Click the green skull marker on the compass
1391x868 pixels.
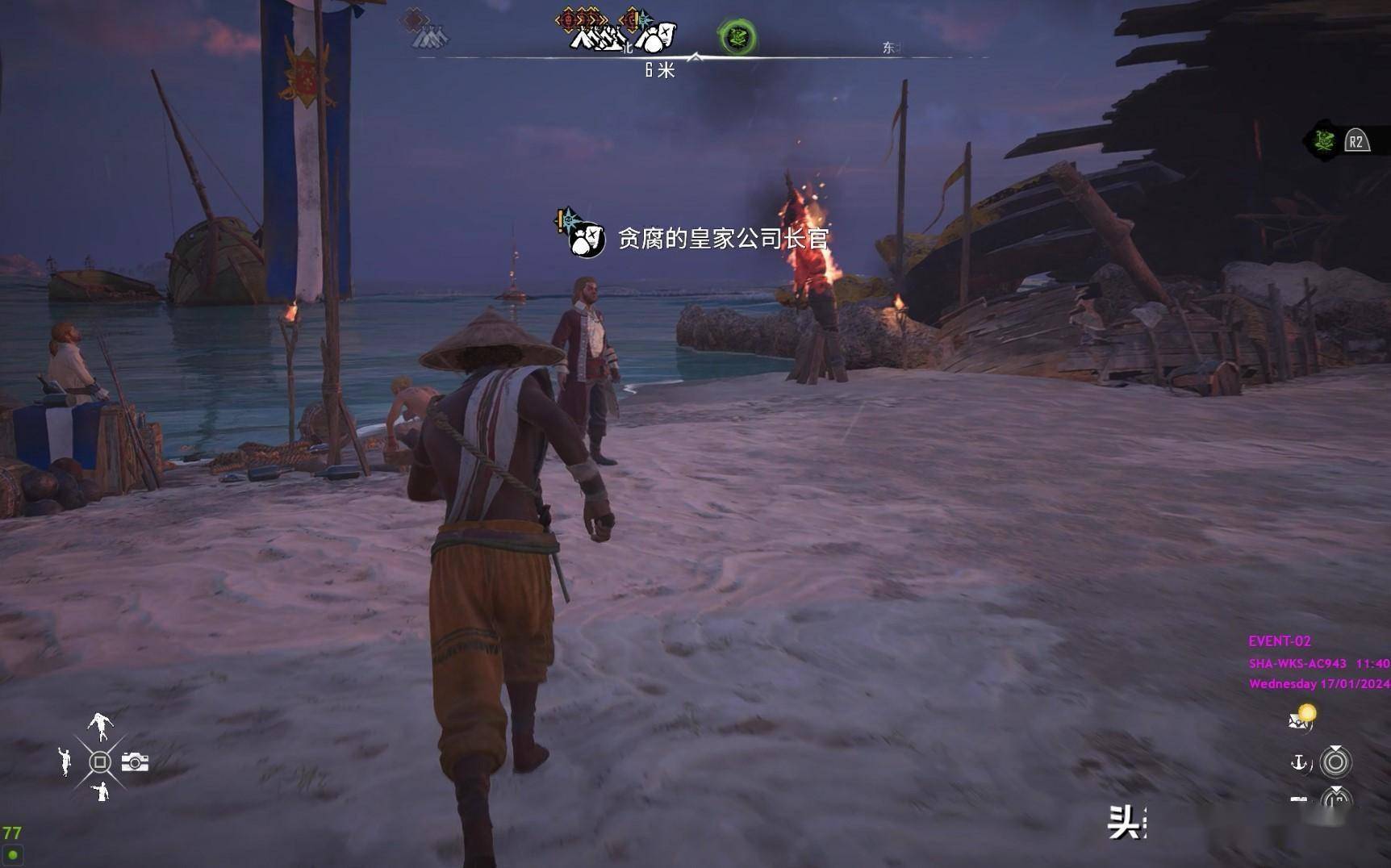[737, 36]
